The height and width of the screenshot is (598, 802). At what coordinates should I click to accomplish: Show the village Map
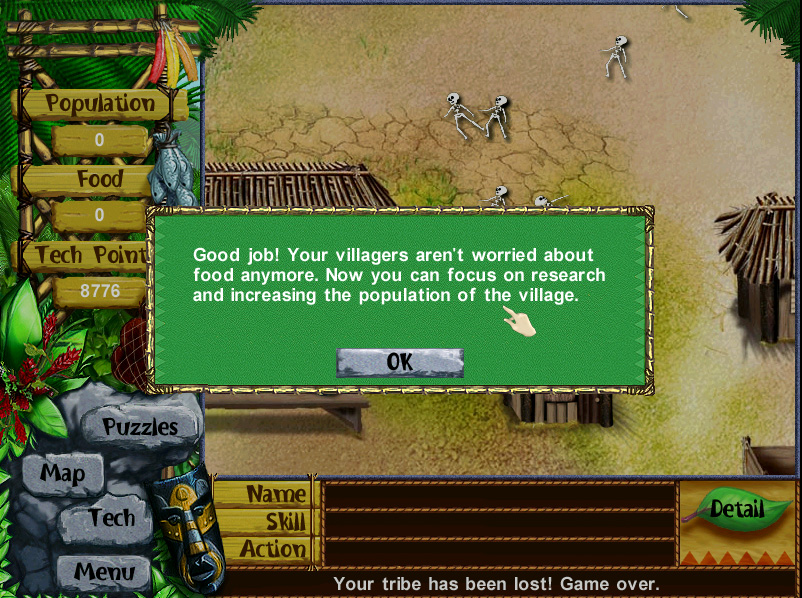(x=62, y=474)
